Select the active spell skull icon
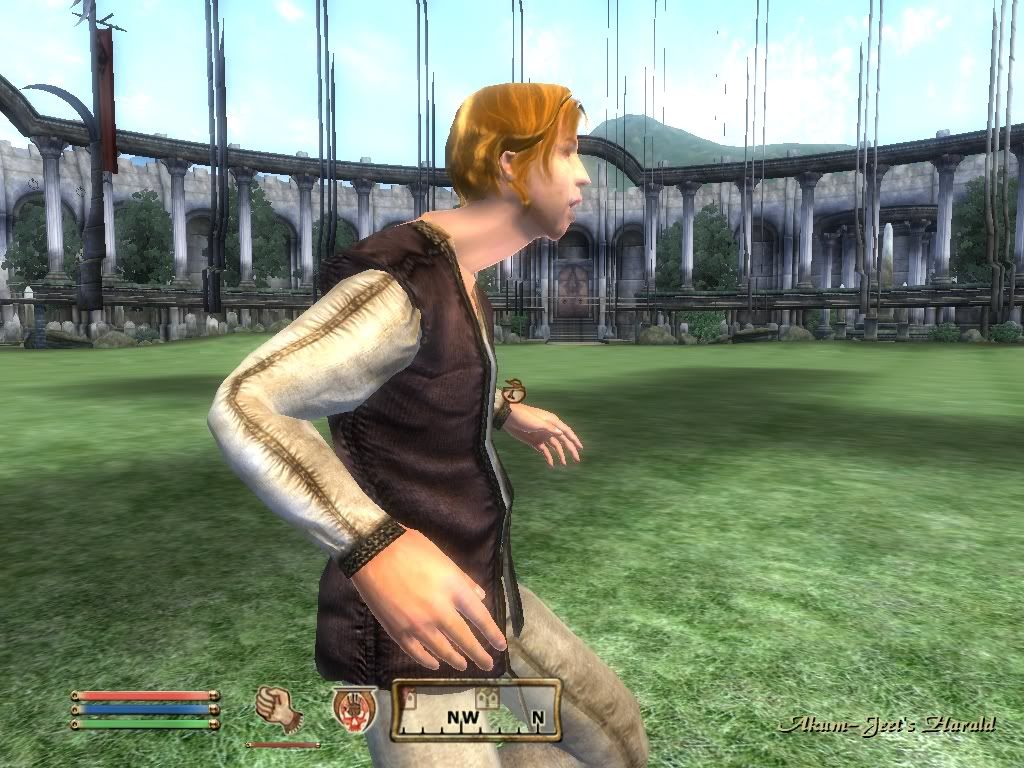This screenshot has width=1024, height=768. tap(354, 709)
